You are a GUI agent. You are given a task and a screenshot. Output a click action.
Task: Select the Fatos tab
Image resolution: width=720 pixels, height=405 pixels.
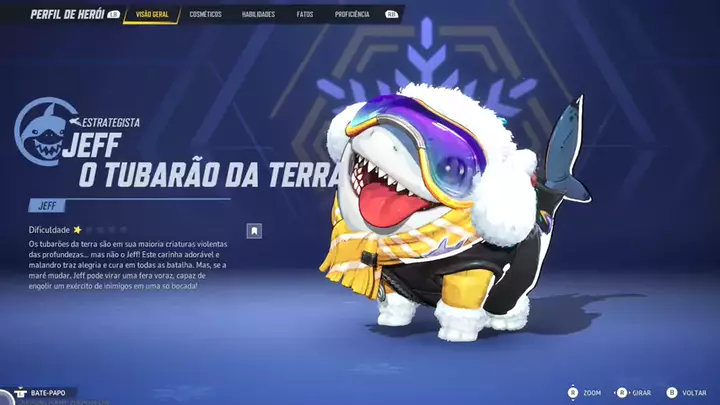pyautogui.click(x=305, y=15)
